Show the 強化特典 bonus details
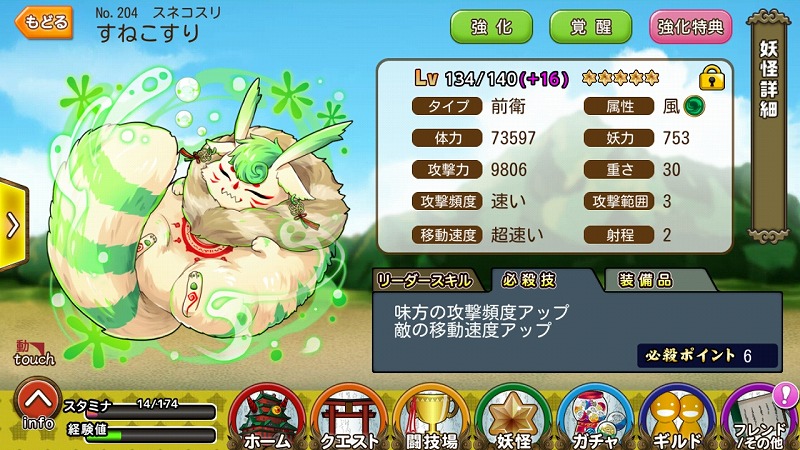Image resolution: width=800 pixels, height=450 pixels. 691,27
